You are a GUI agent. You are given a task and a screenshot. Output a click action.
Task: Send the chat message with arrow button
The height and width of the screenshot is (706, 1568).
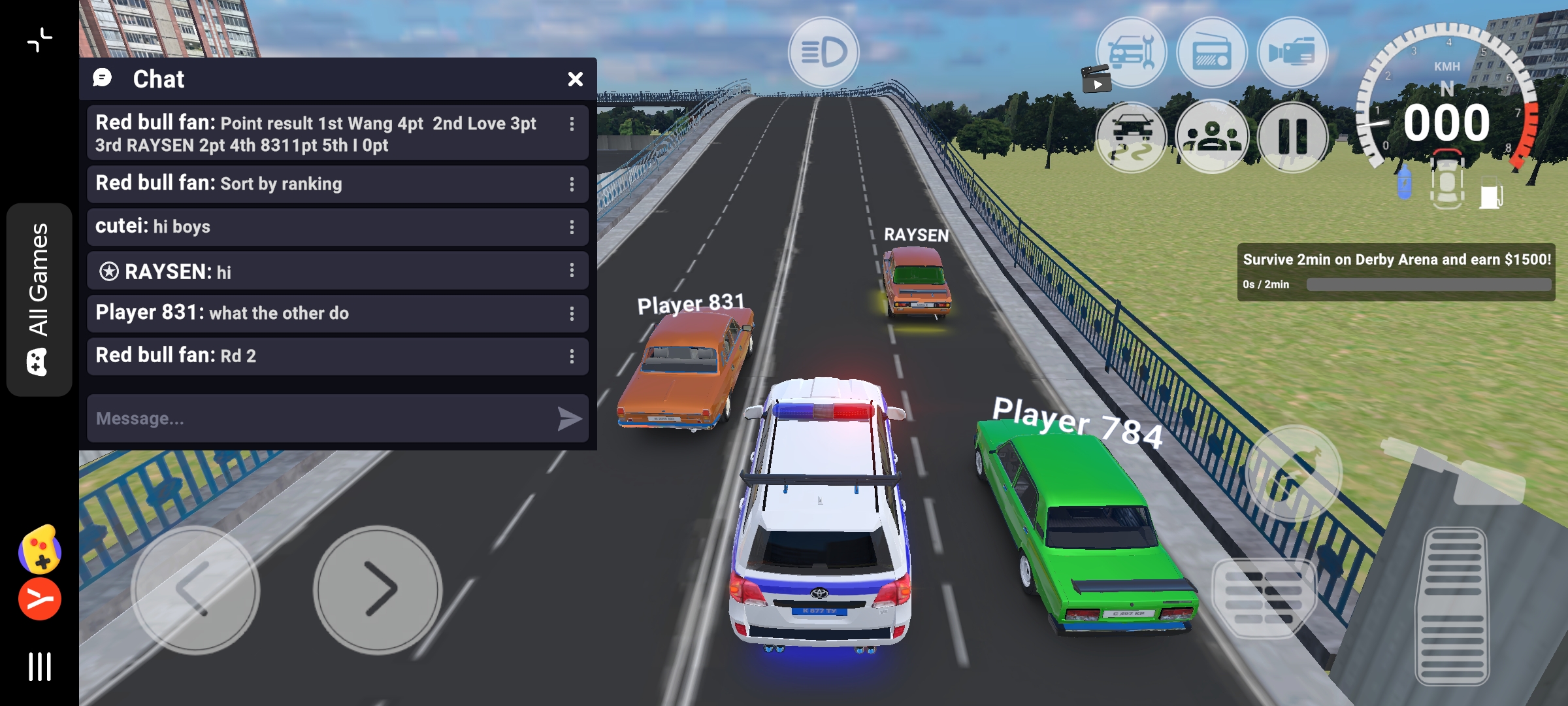point(569,418)
